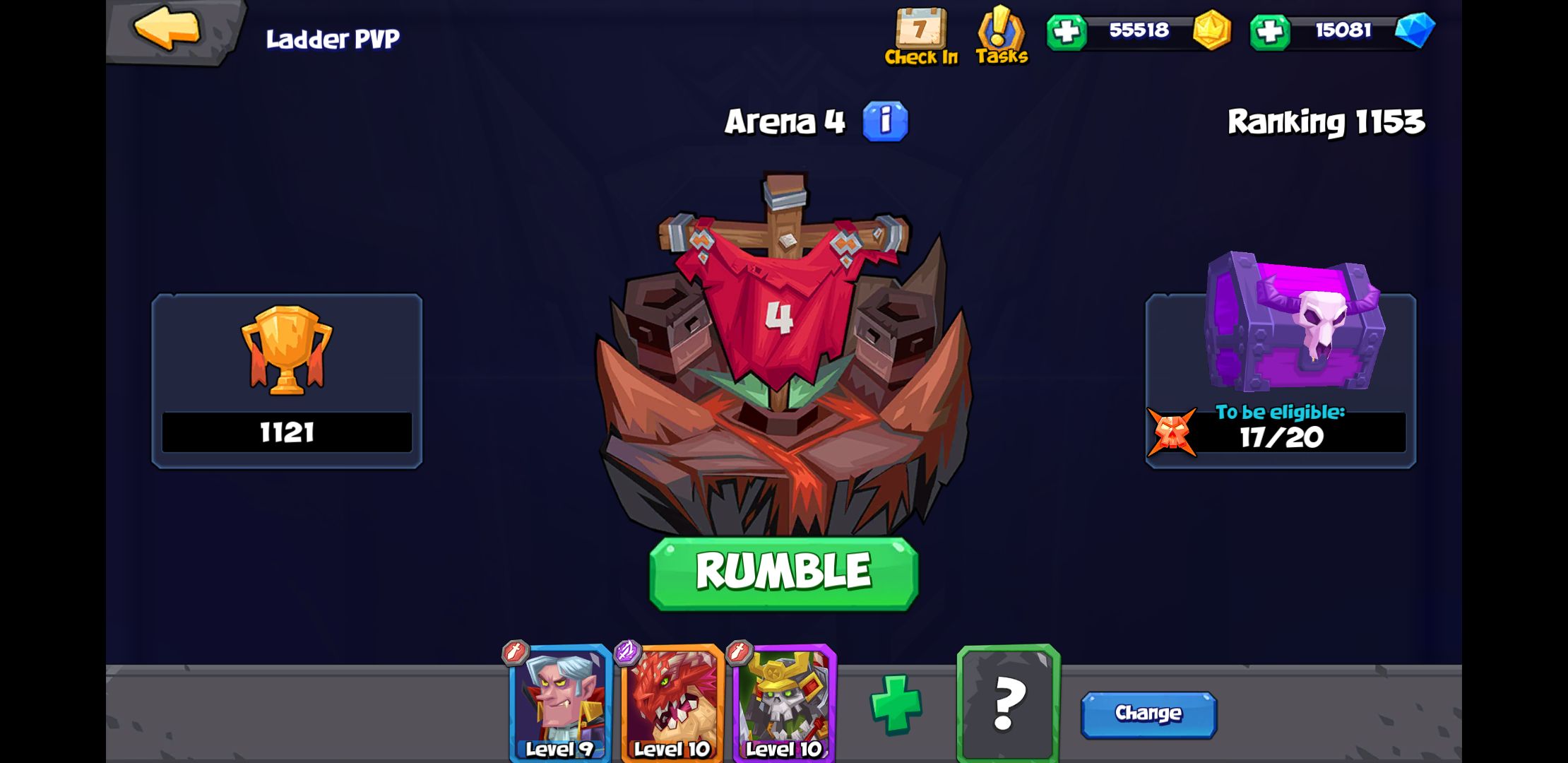Tap the Ranking 1153 label
Viewport: 1568px width, 763px height.
[1326, 122]
